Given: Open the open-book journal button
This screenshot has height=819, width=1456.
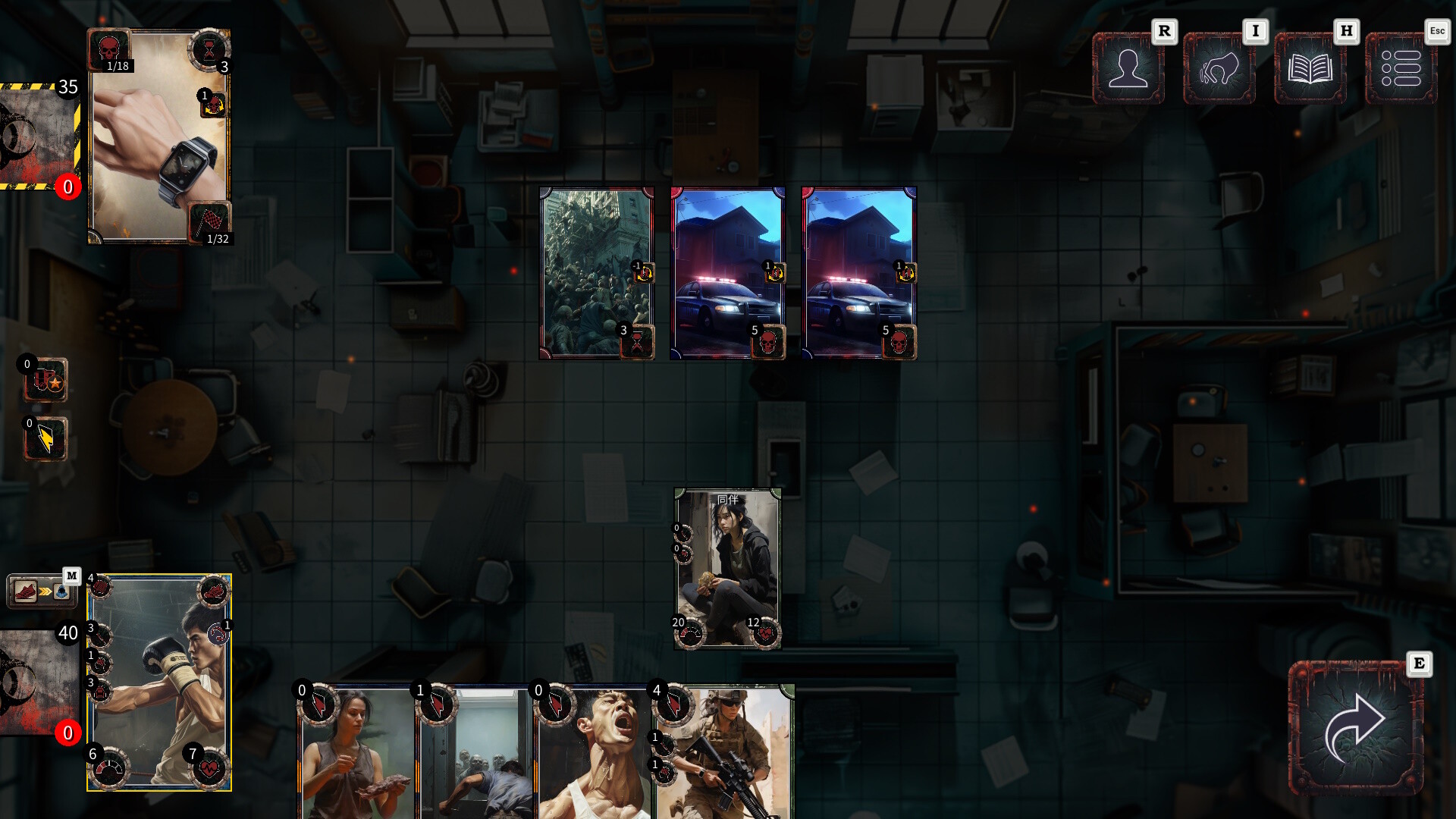Looking at the screenshot, I should [1310, 68].
